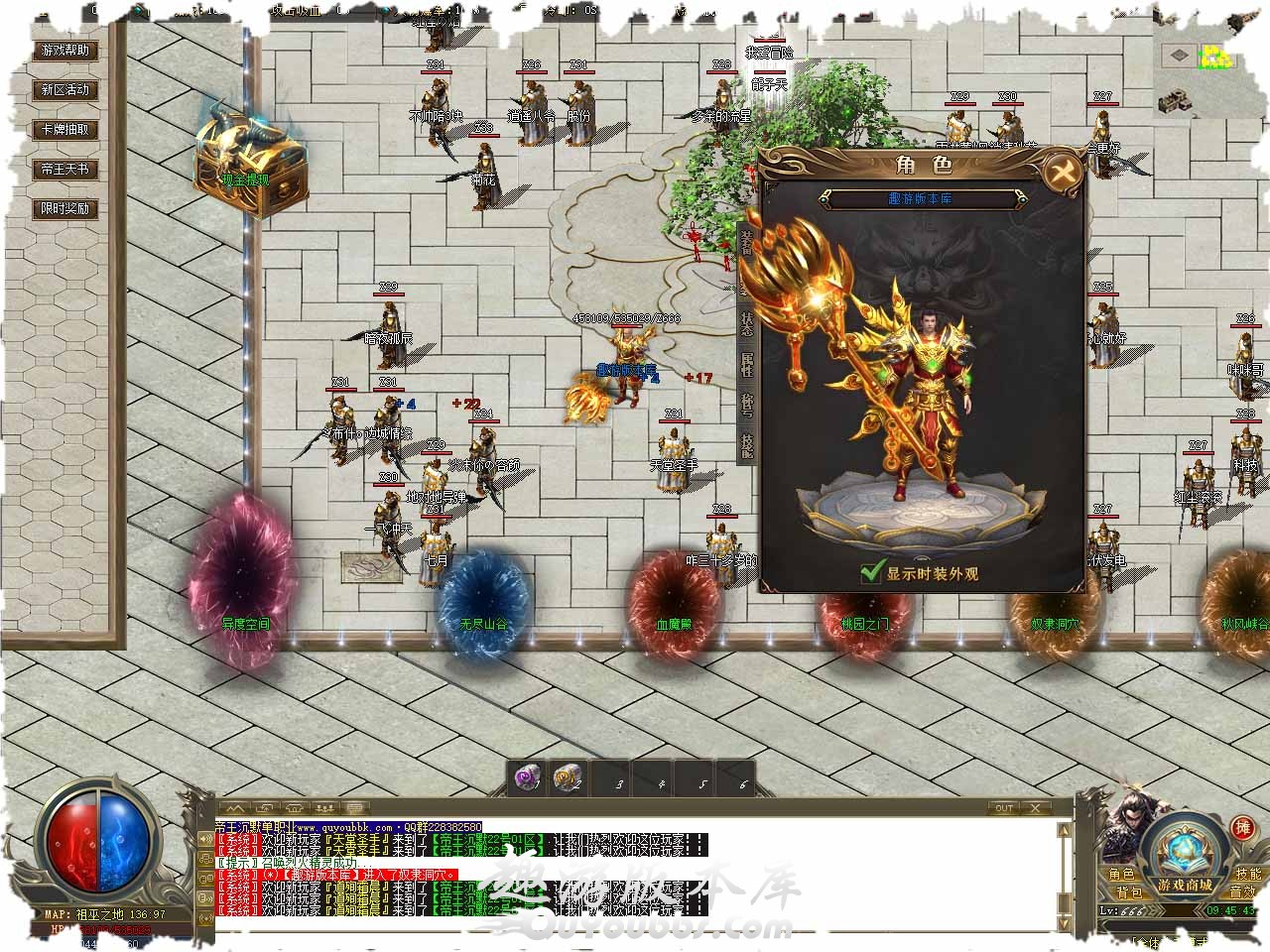Open the 游戏帮助 menu button
The image size is (1270, 952).
click(x=65, y=50)
